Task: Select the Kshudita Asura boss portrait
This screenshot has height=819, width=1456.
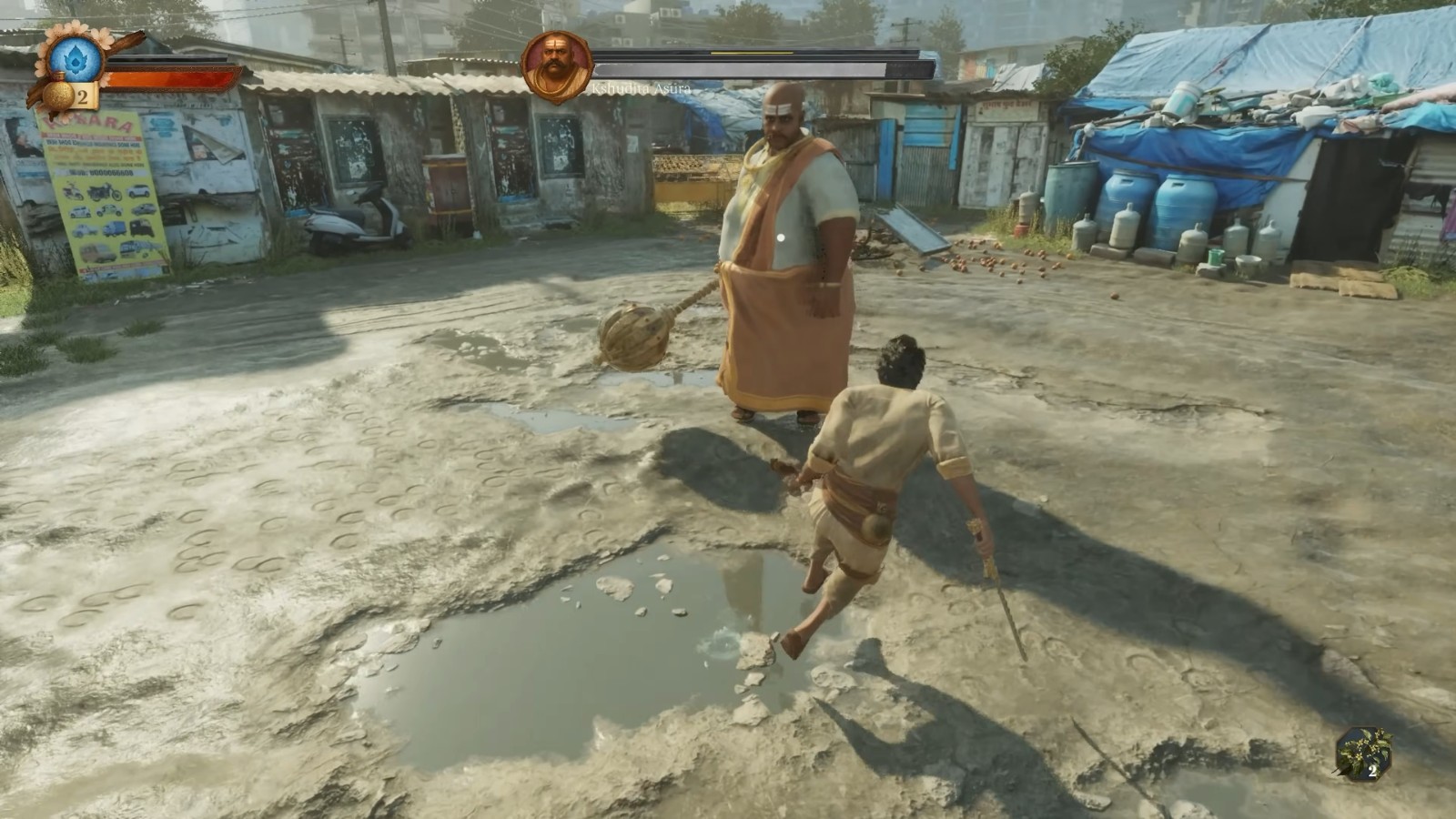Action: pyautogui.click(x=558, y=65)
